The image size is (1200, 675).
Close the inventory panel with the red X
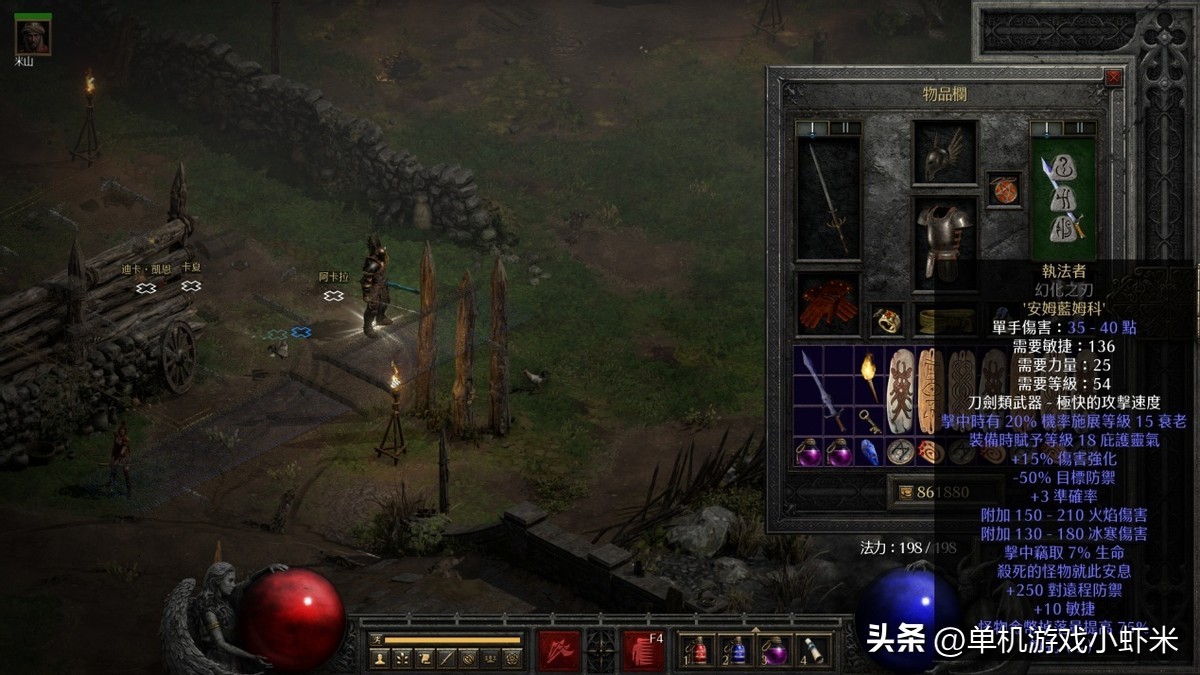pyautogui.click(x=1113, y=78)
